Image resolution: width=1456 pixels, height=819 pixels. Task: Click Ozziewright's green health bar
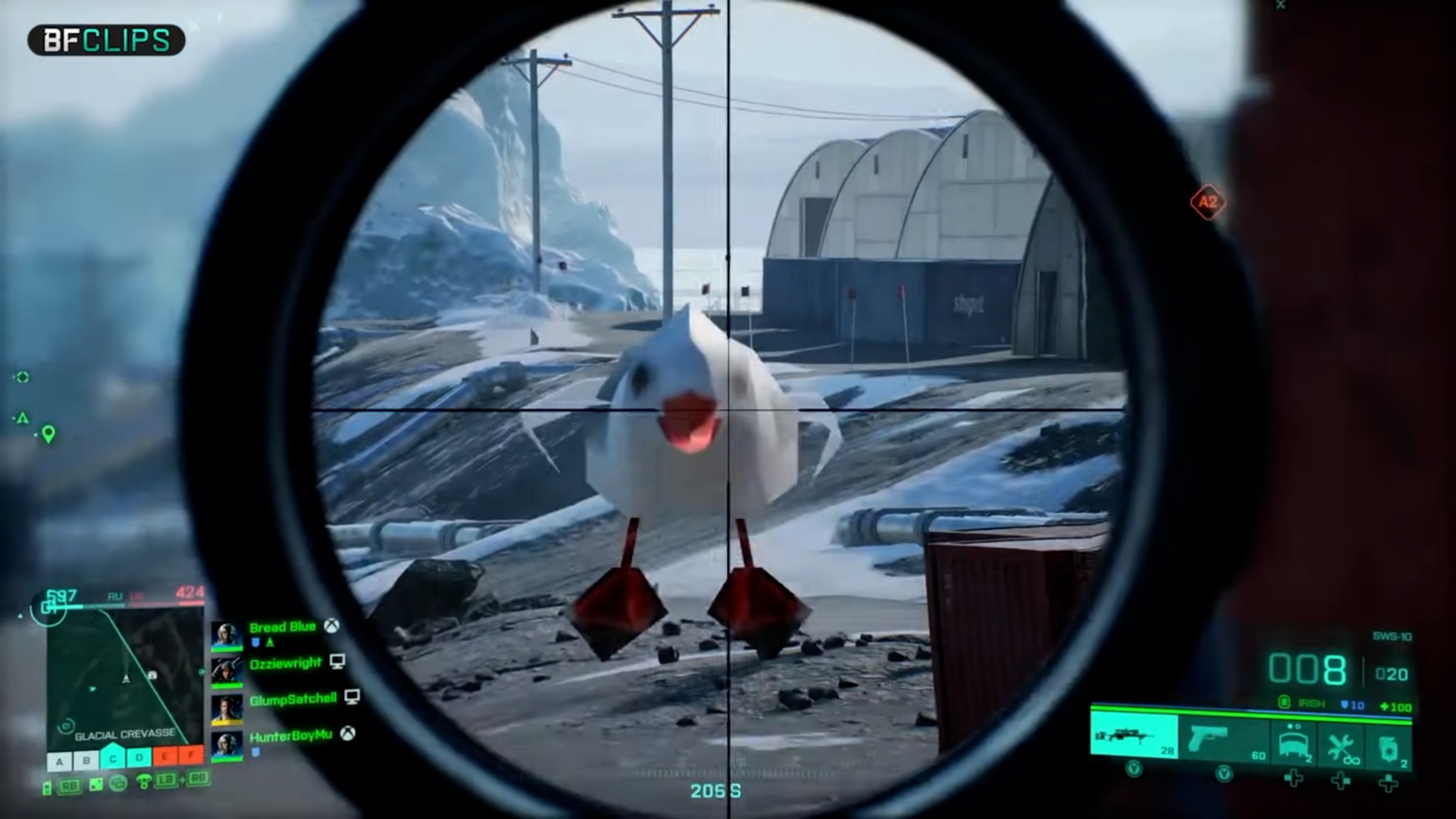pos(226,685)
